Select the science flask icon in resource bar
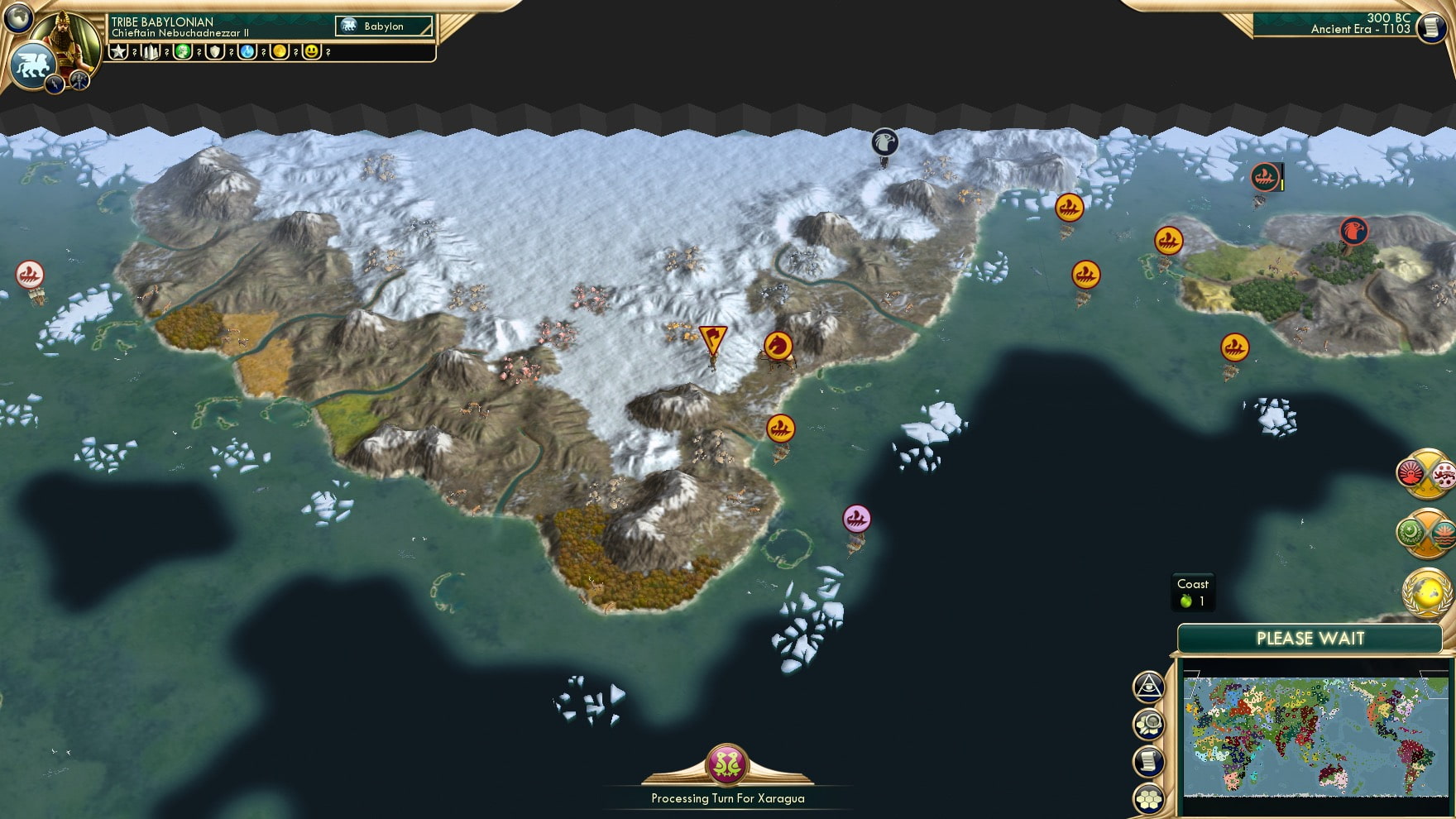The image size is (1456, 819). point(246,51)
